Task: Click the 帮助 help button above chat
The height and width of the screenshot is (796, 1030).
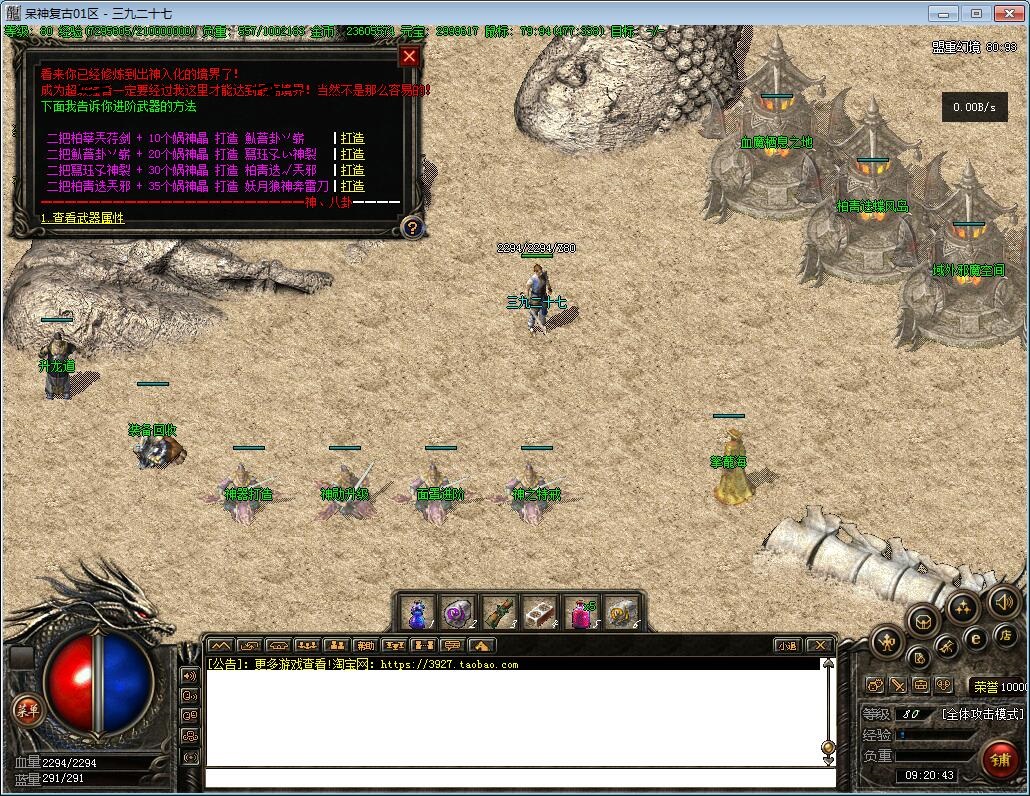Action: [366, 646]
